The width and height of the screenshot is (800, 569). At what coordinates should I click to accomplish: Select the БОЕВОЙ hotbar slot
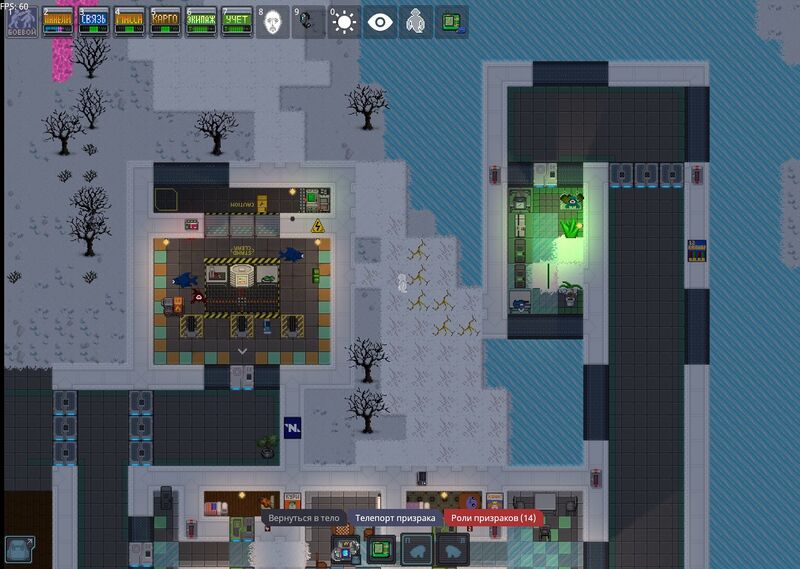[x=22, y=22]
